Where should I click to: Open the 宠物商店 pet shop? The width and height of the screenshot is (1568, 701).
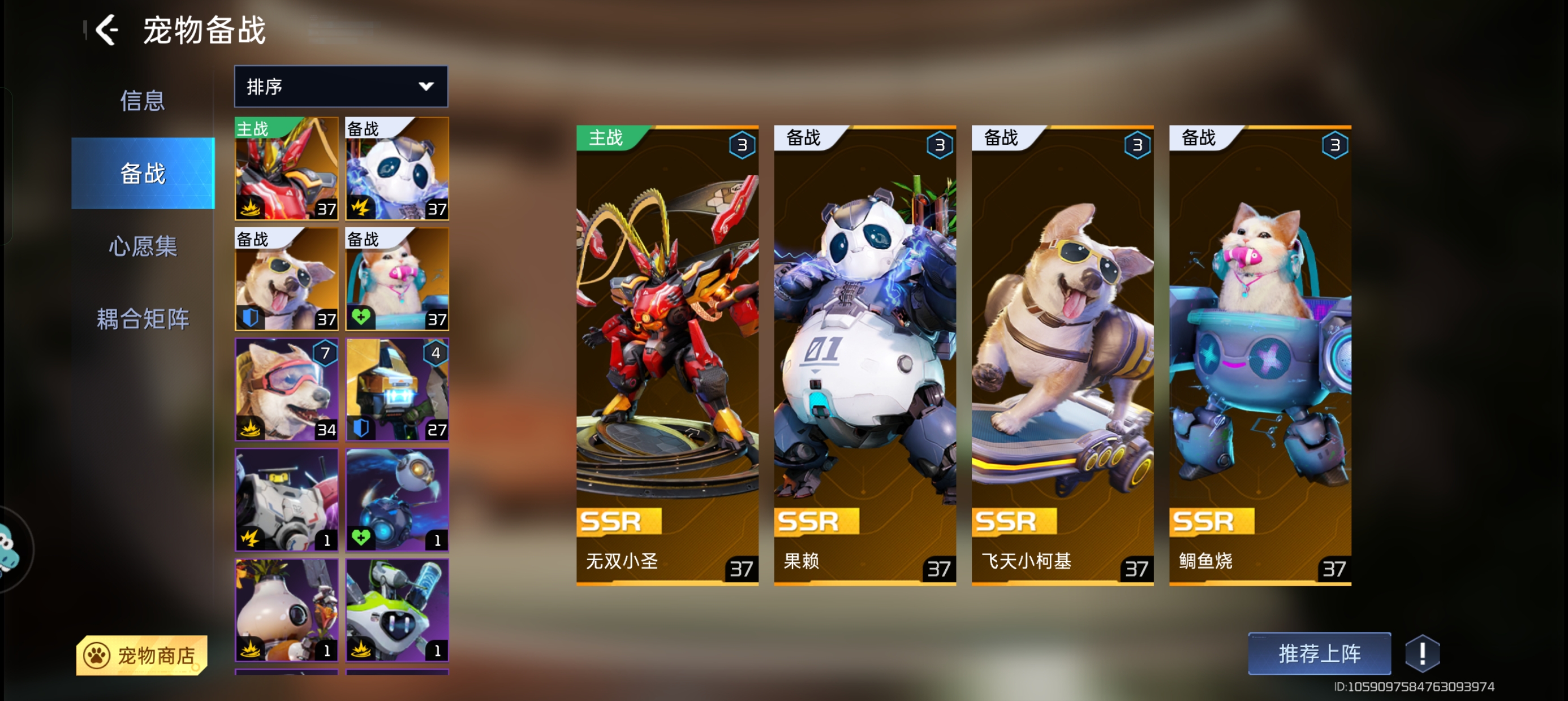[x=141, y=655]
